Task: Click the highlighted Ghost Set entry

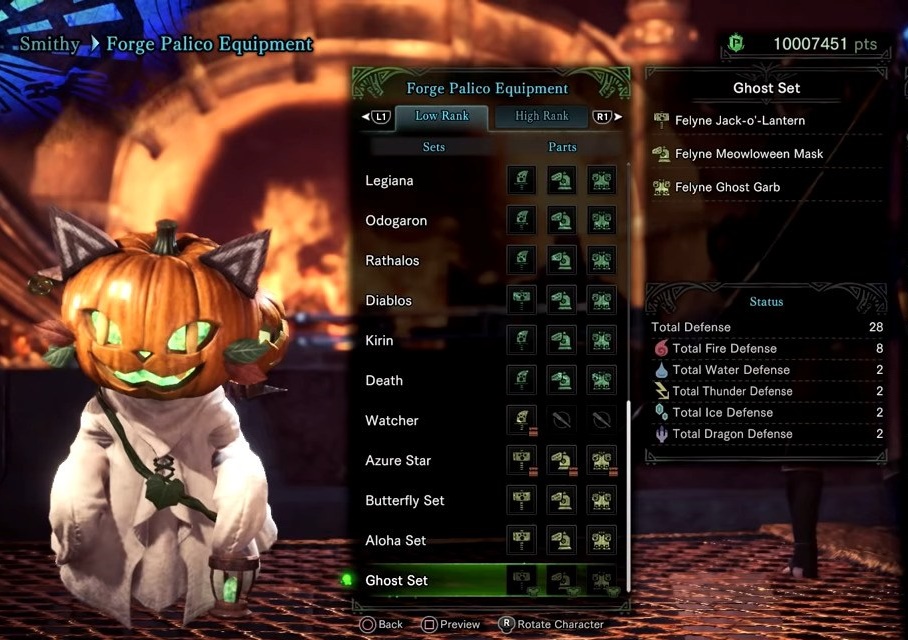Action: tap(397, 581)
